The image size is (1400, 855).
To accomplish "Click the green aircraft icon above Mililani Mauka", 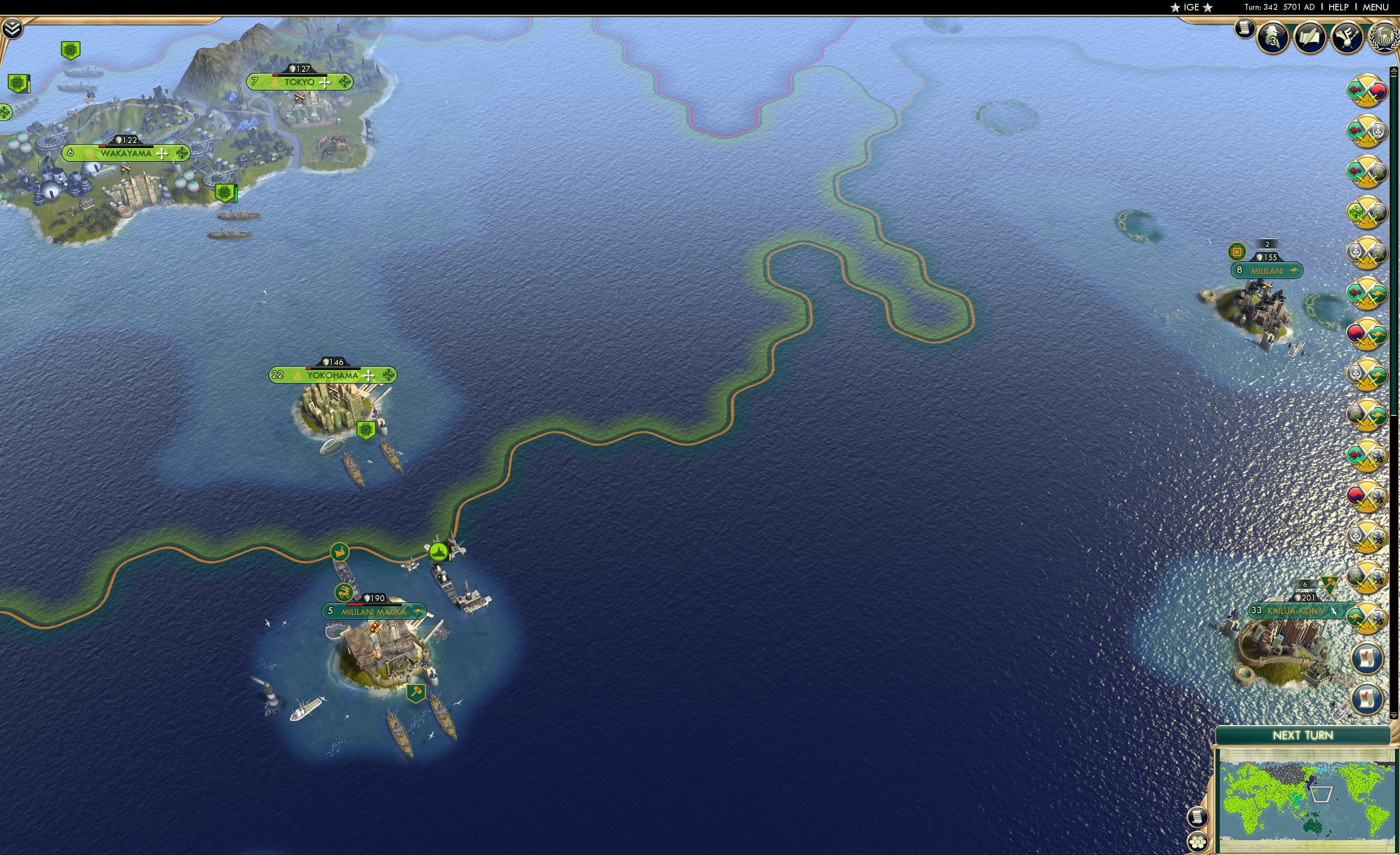I will tap(438, 553).
